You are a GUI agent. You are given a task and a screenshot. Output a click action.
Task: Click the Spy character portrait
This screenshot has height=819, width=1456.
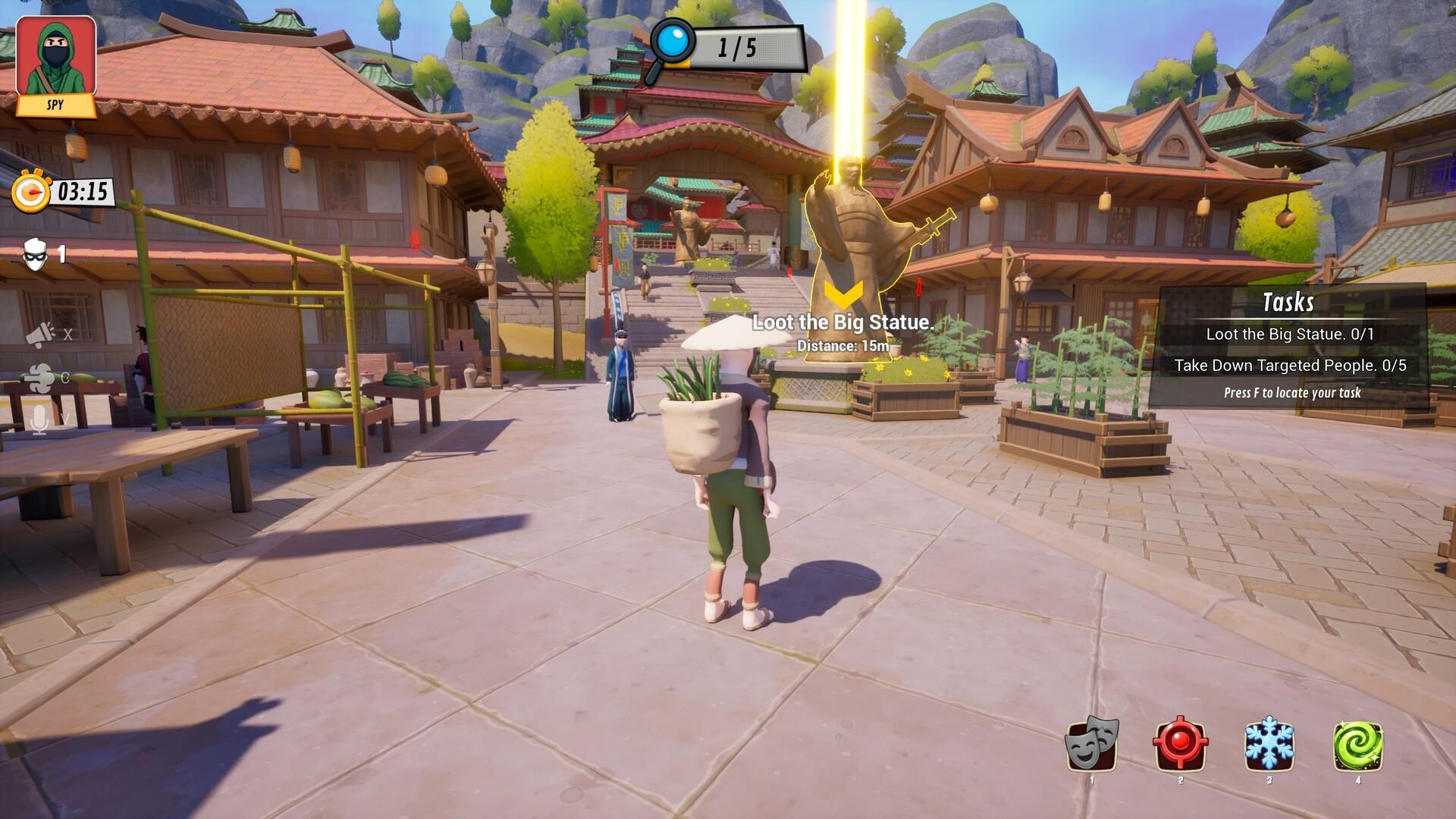coord(55,61)
